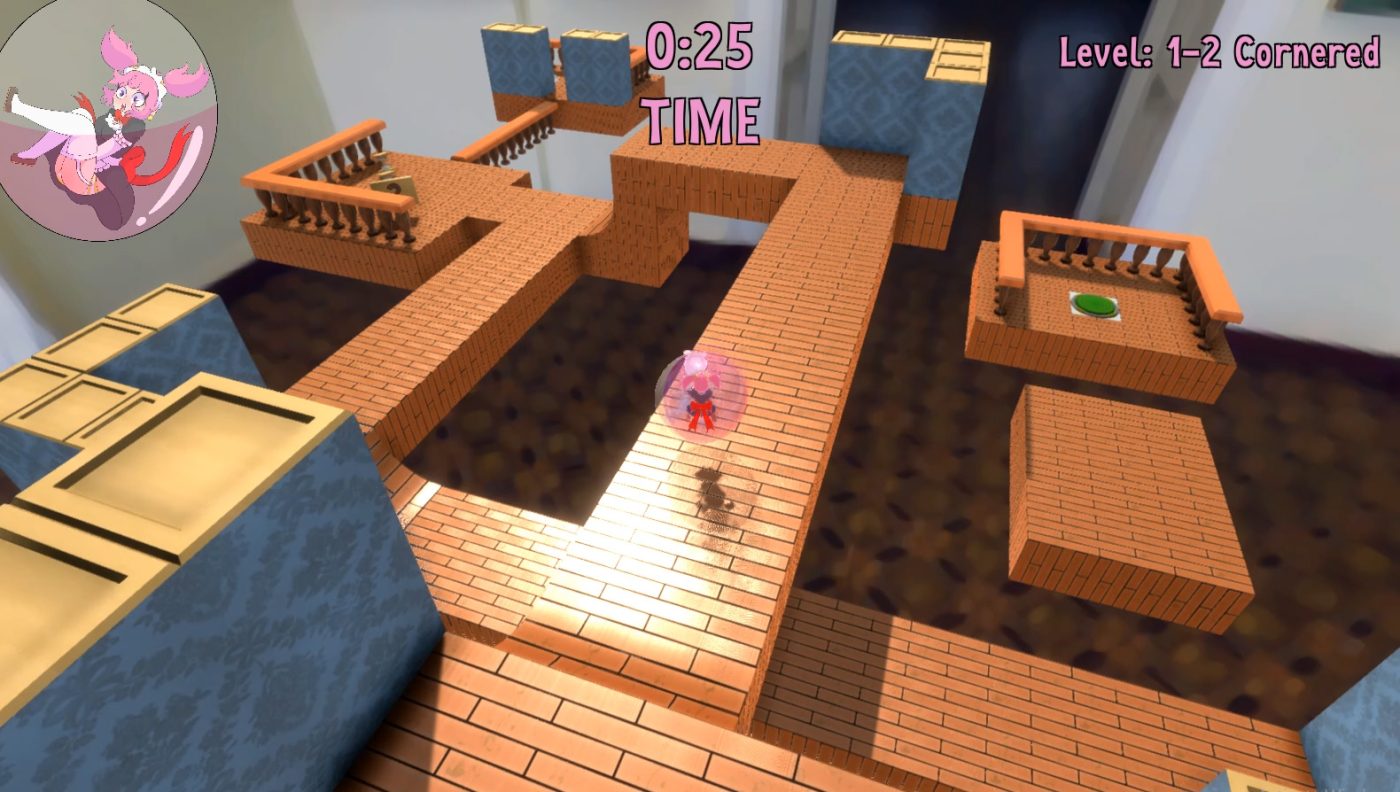Select the player character in the pink bubble
The width and height of the screenshot is (1400, 792).
coord(700,390)
